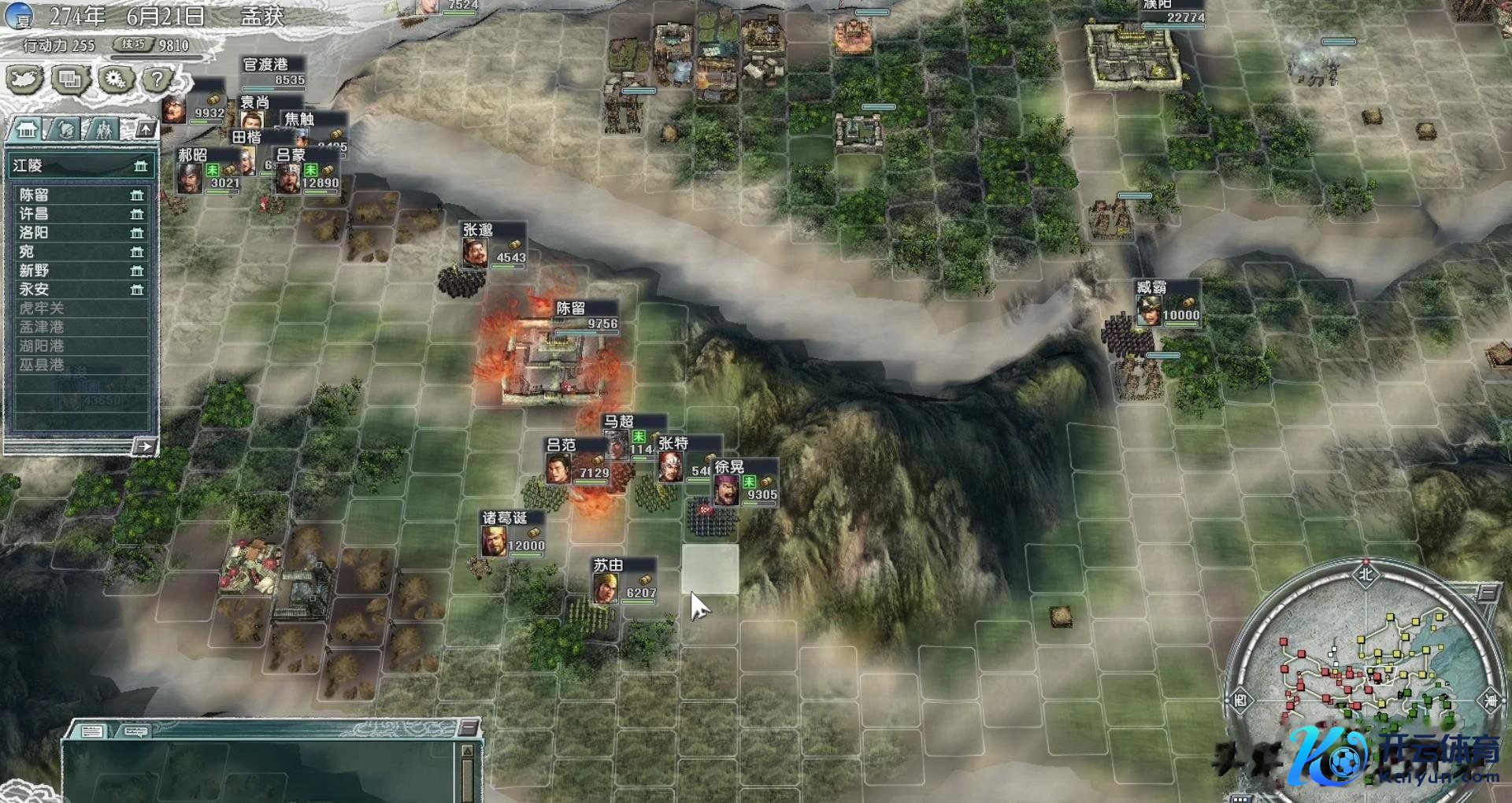Select 陈留 in the city list
Screen dimensions: 1512x803
(79, 194)
